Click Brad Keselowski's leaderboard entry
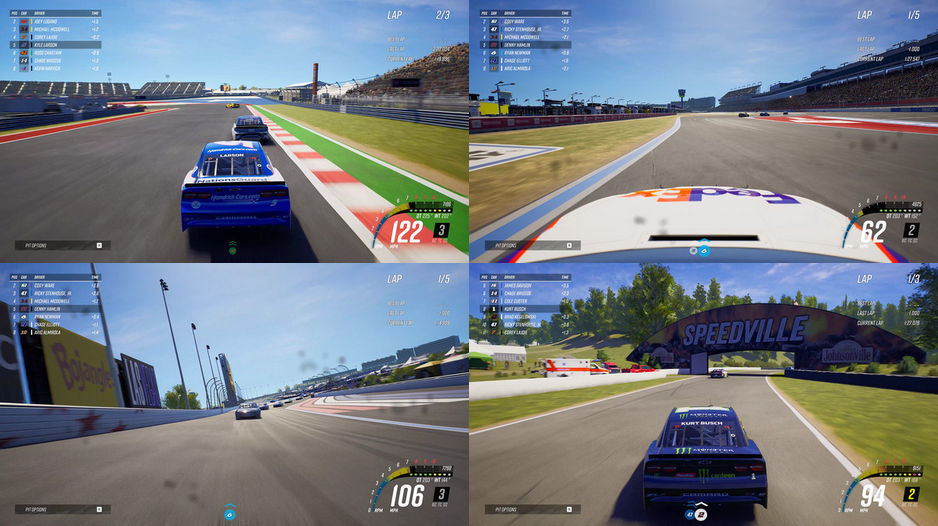Viewport: 938px width, 526px height. tap(520, 316)
